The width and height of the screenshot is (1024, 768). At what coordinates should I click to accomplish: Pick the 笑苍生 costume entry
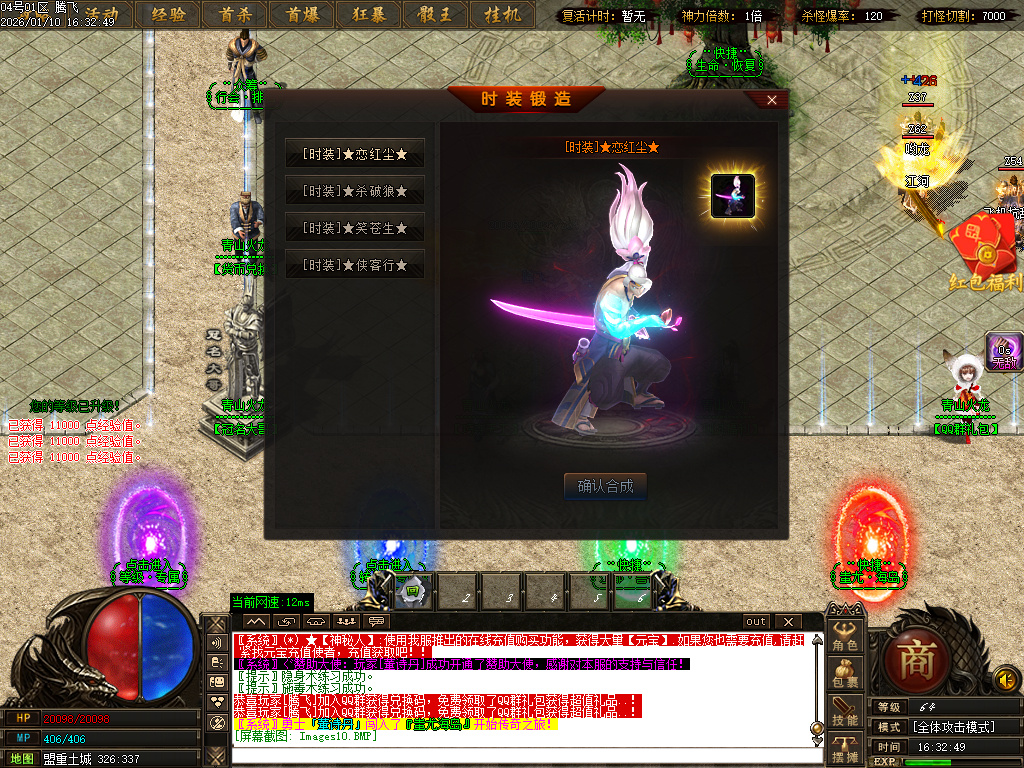[x=355, y=228]
